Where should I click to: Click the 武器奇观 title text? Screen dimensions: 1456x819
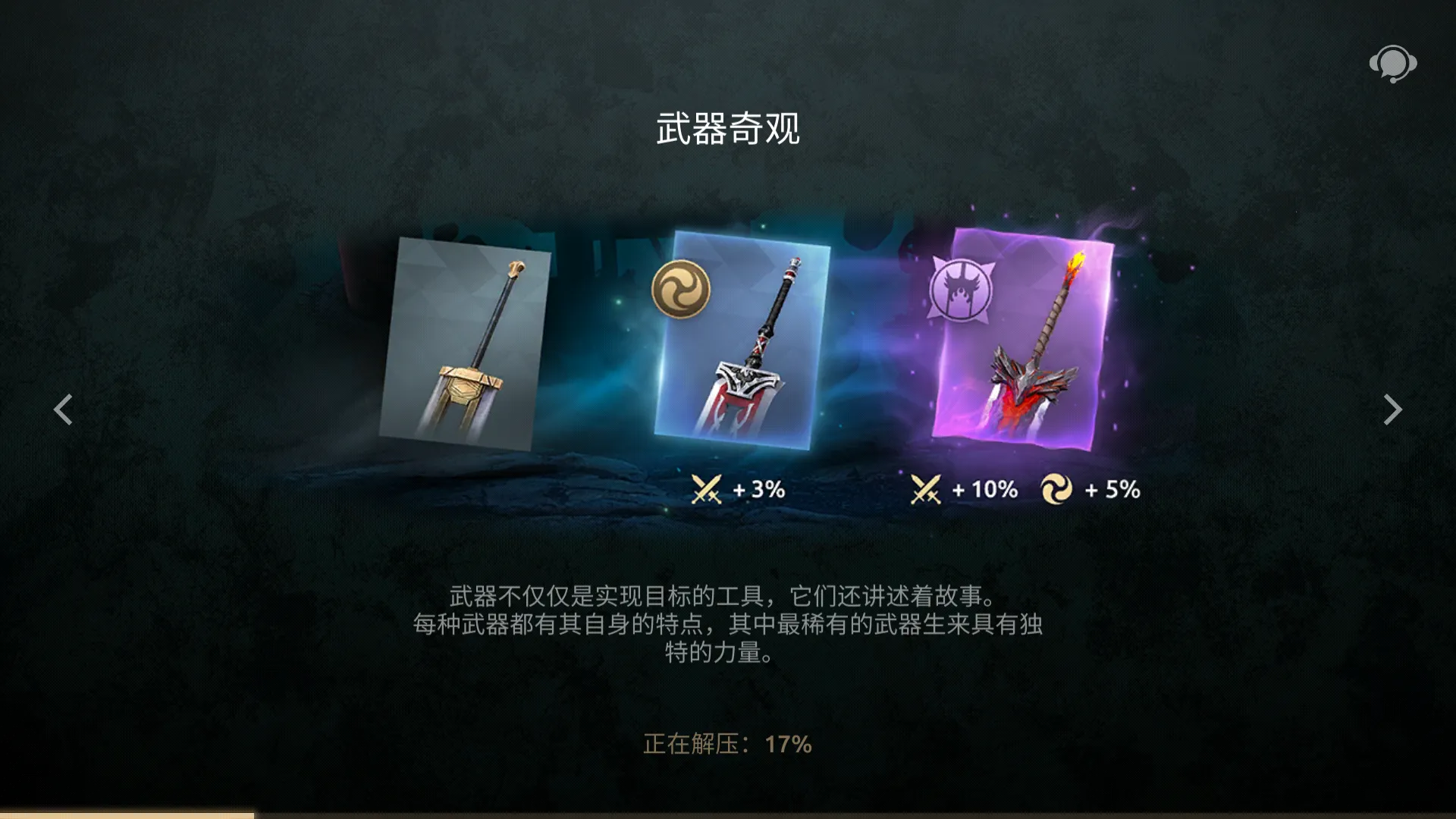[728, 129]
